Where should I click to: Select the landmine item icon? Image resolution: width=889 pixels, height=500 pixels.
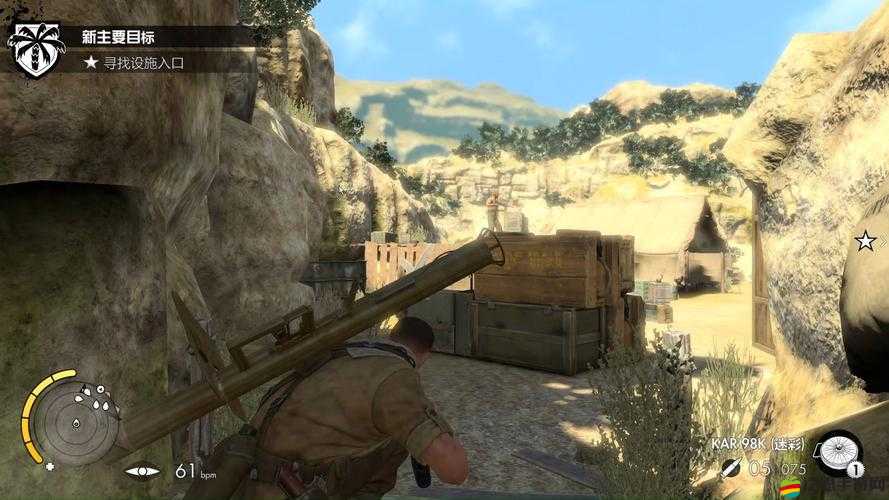click(837, 451)
